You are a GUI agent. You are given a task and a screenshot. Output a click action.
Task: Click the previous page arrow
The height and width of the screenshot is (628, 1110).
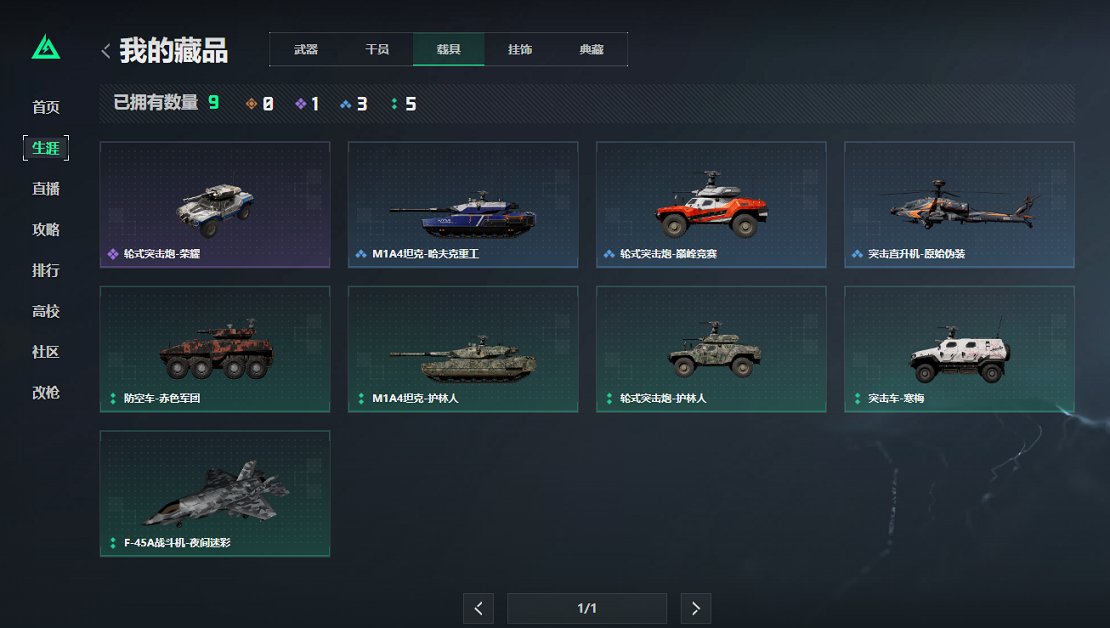pyautogui.click(x=478, y=608)
